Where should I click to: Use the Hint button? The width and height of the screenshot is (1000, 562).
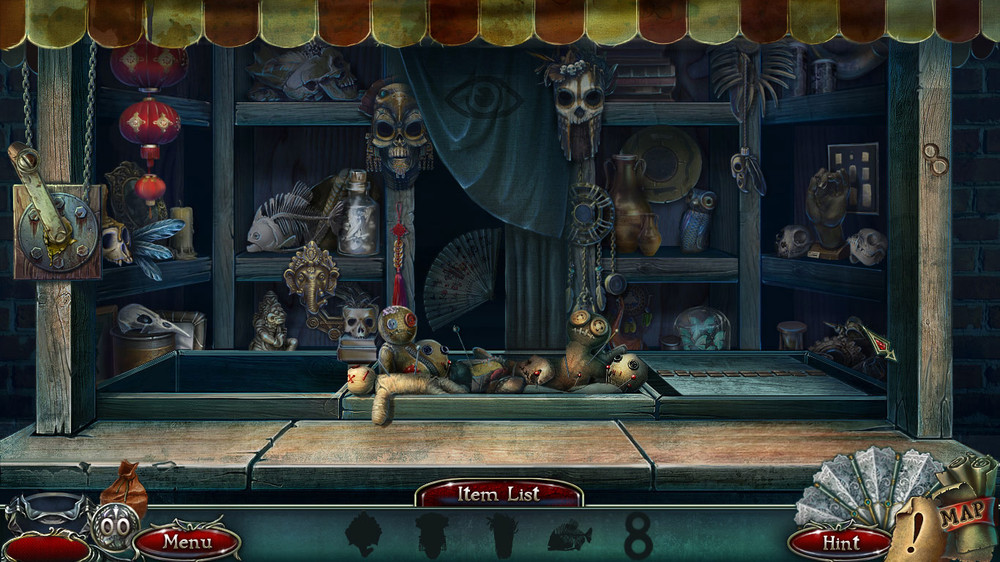840,543
